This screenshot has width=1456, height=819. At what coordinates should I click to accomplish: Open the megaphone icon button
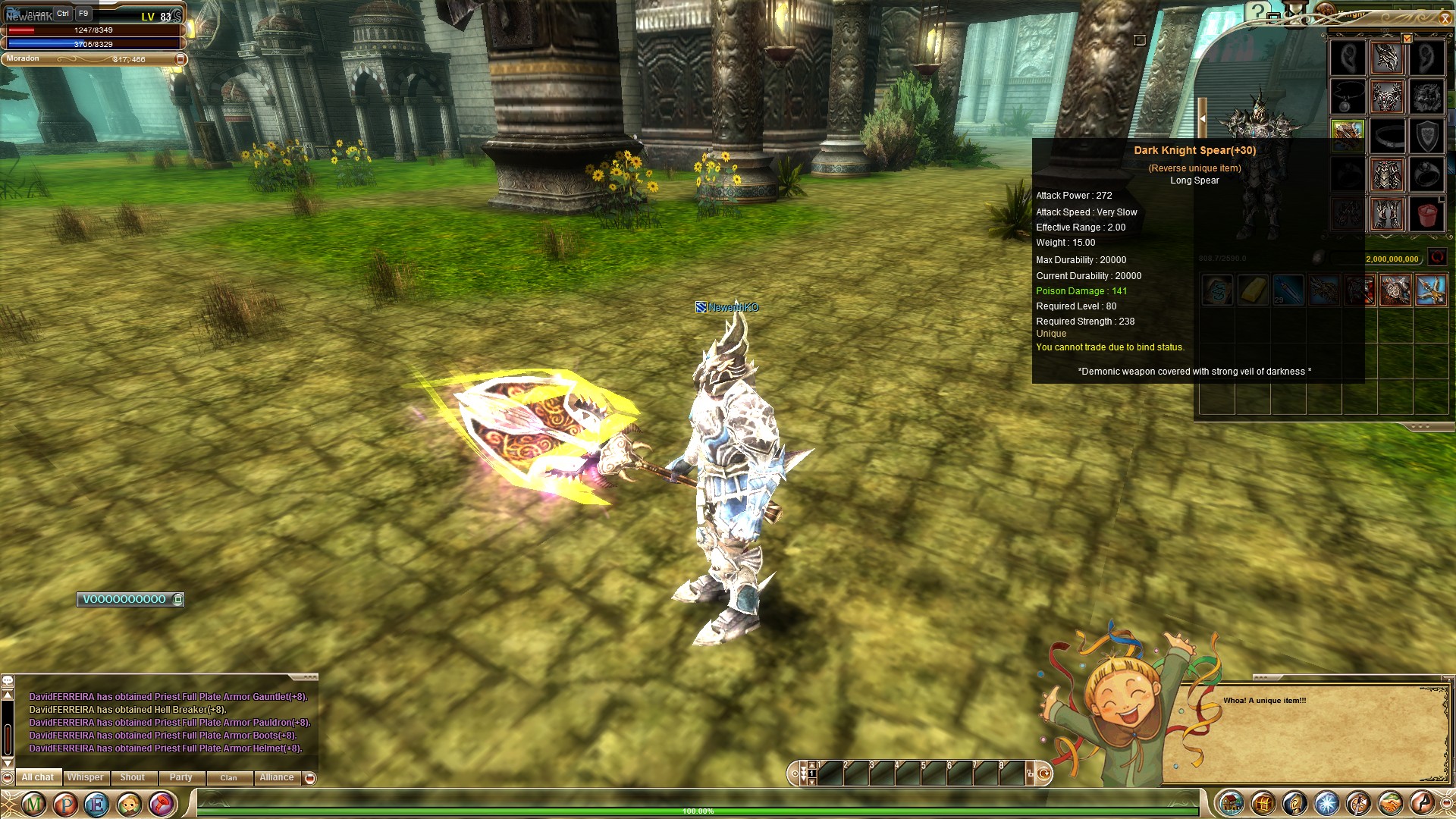click(x=161, y=804)
